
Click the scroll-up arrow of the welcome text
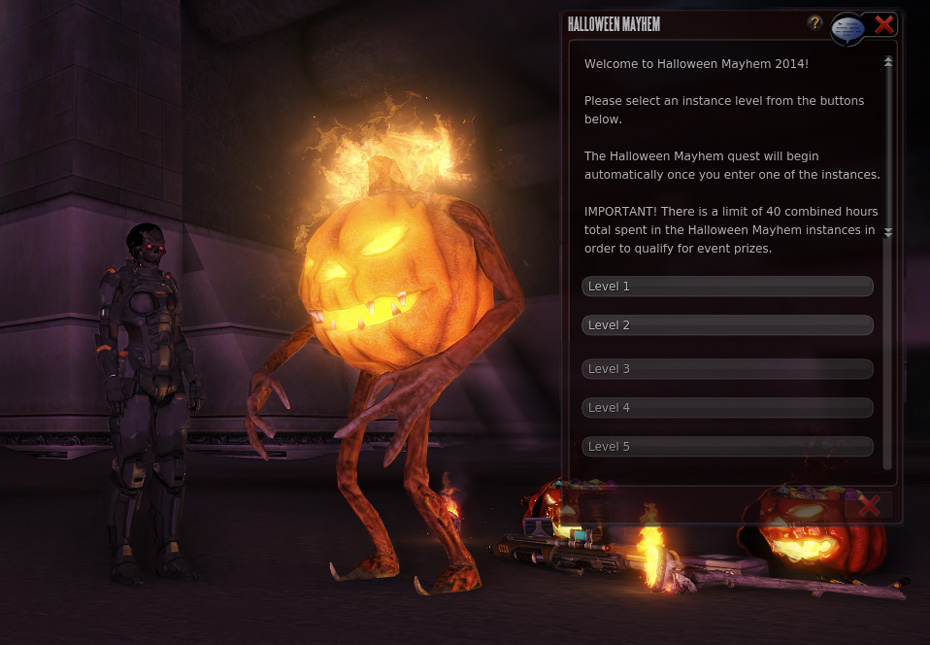point(888,62)
